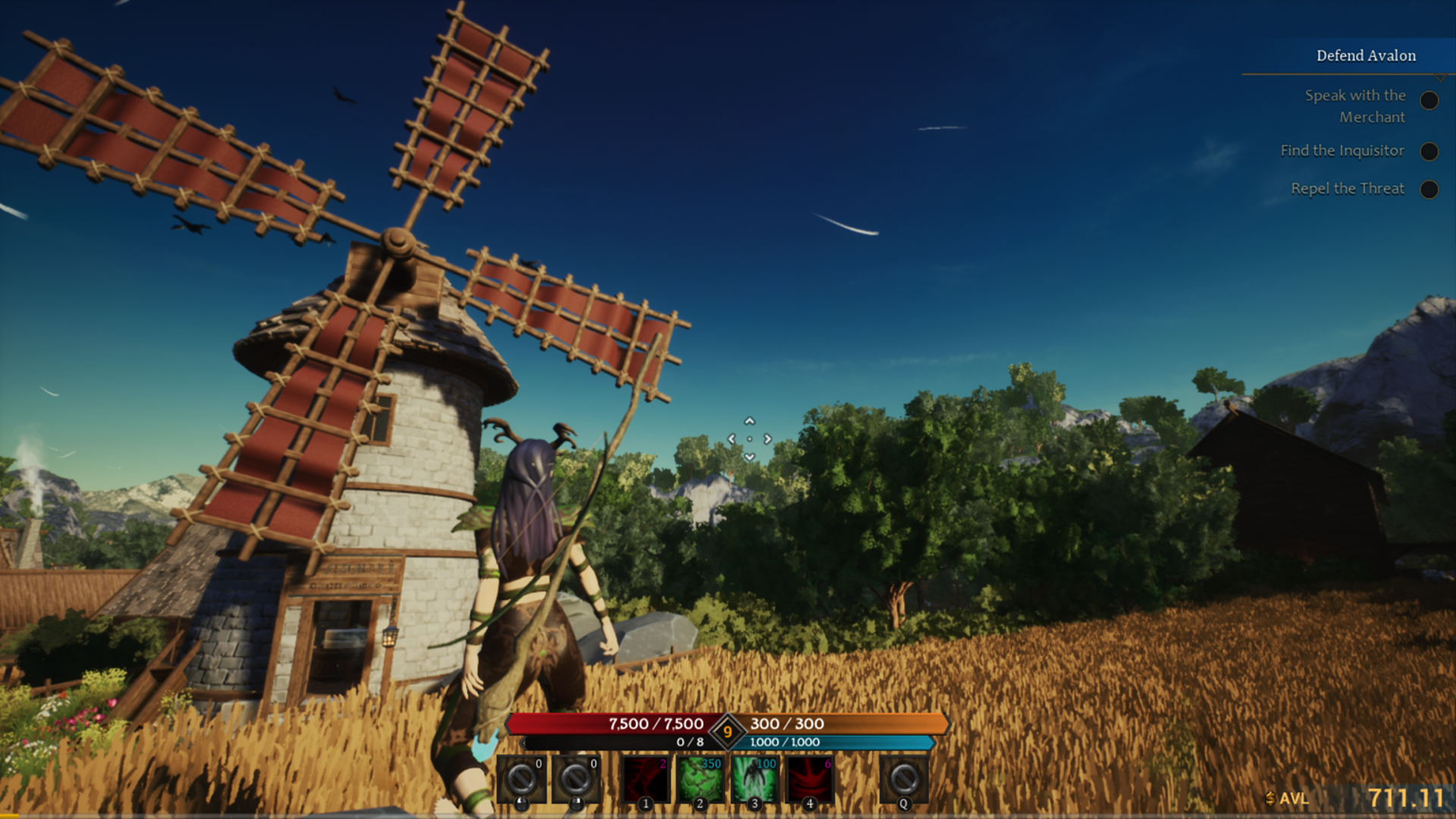1456x819 pixels.
Task: Click the crosshair reticle at screen center
Action: click(x=751, y=438)
